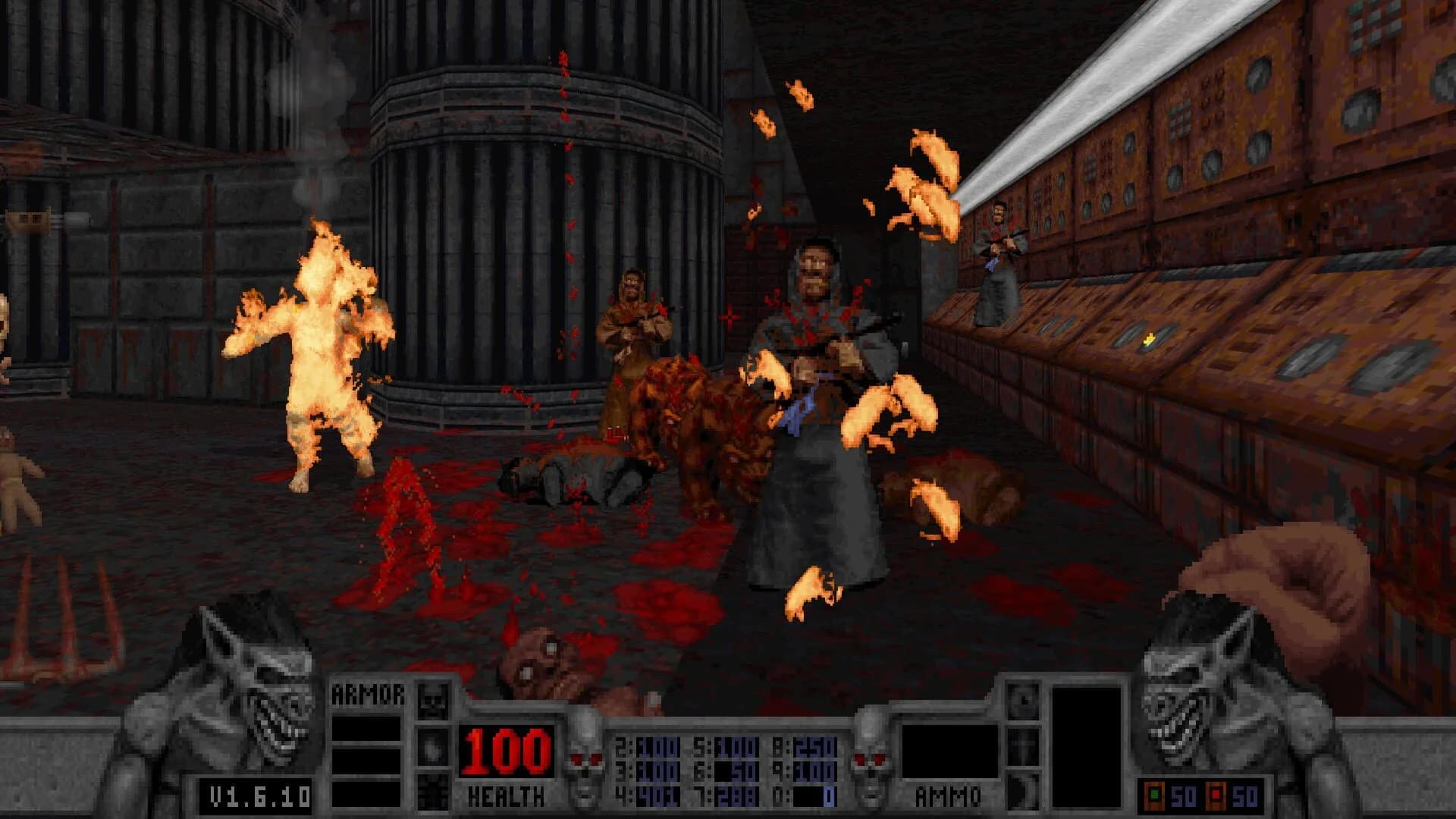Screen dimensions: 1456x819
Task: Expand the key slot column beside AMMO
Action: (1023, 743)
